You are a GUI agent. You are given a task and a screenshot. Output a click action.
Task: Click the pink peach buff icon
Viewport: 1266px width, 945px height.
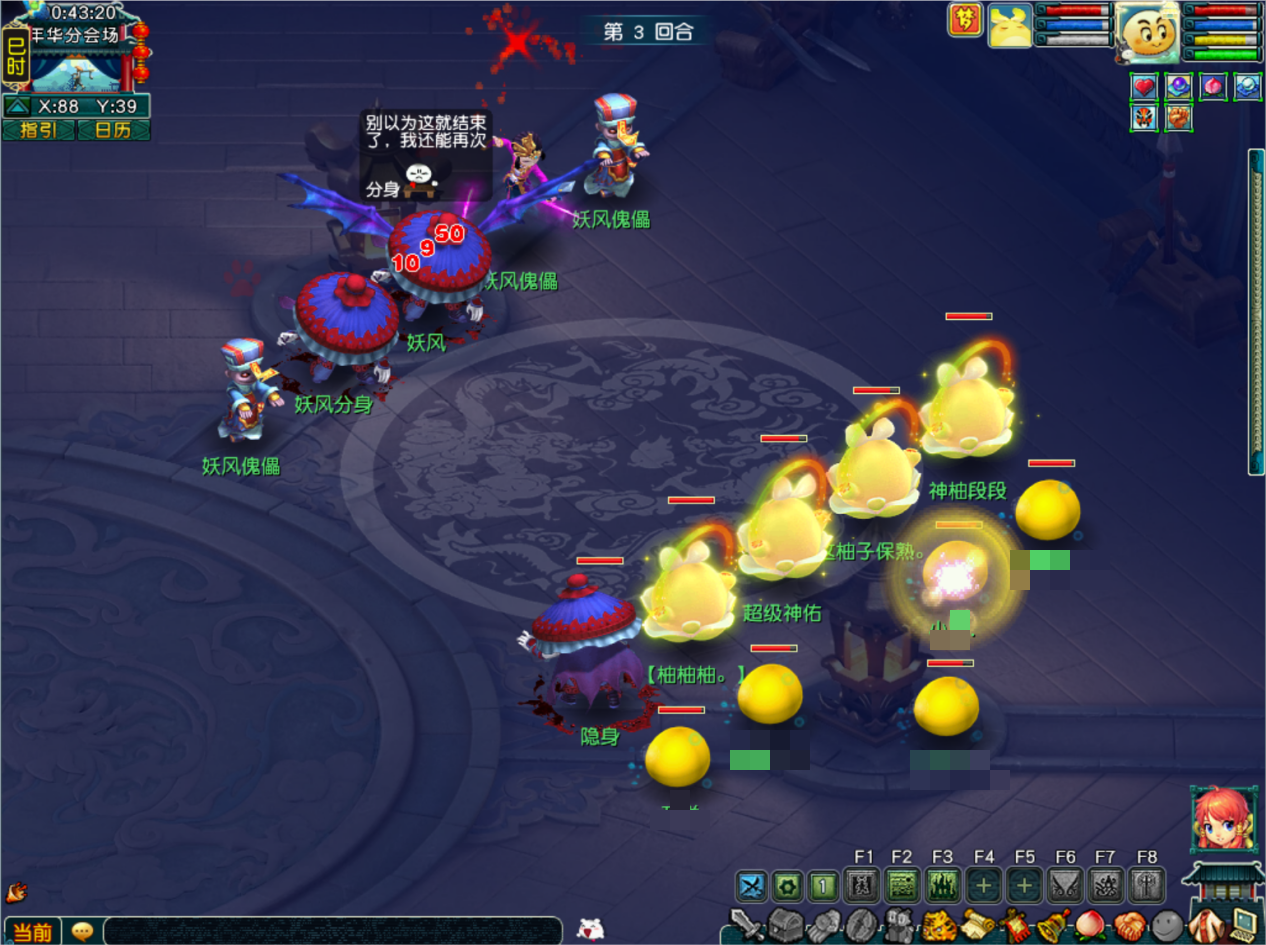click(1213, 87)
